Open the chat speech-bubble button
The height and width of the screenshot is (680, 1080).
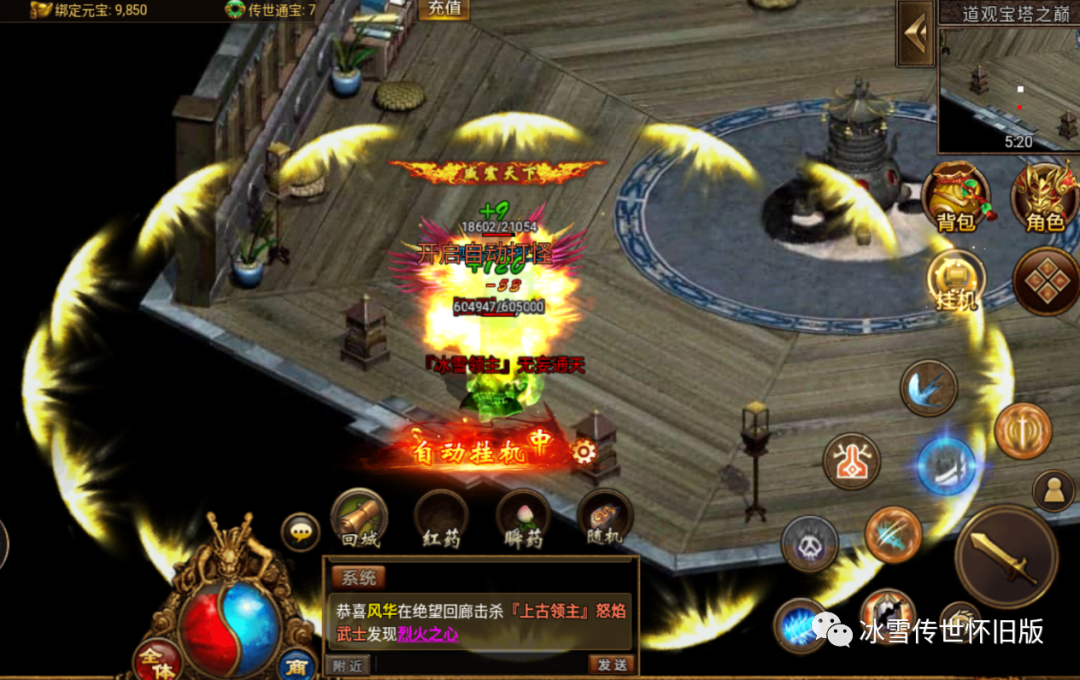(300, 532)
